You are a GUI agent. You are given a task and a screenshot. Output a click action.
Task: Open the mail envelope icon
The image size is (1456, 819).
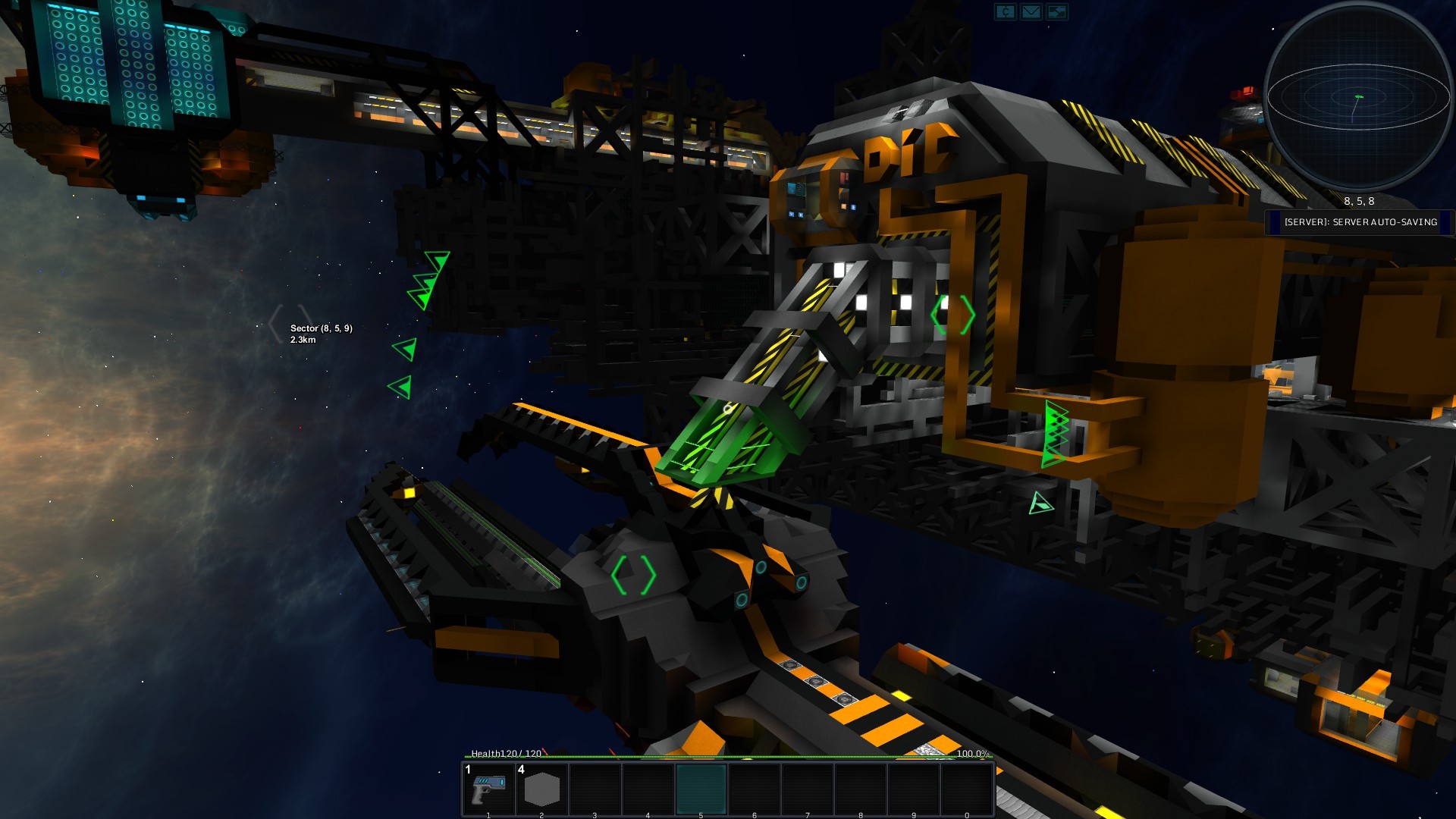pos(1031,12)
